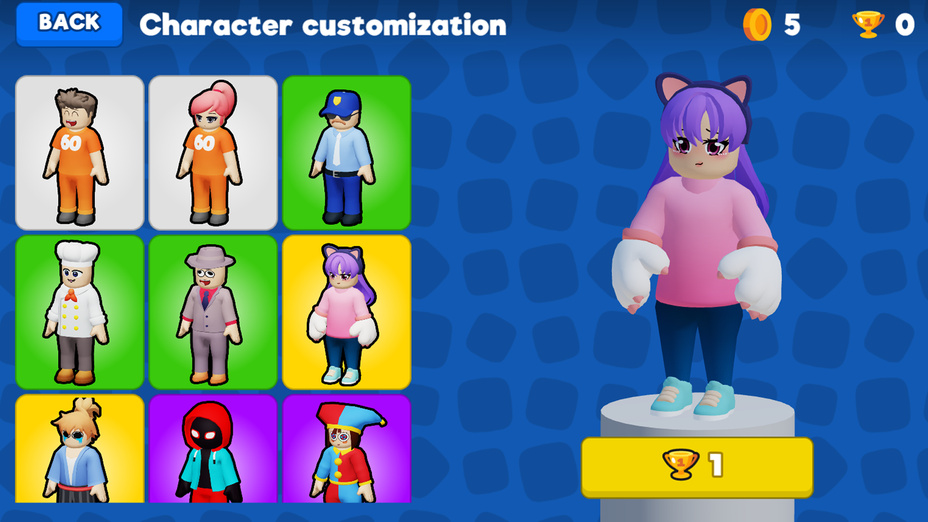Select the brown-haired prisoner in orange jumpsuit
This screenshot has width=928, height=522.
pos(80,153)
